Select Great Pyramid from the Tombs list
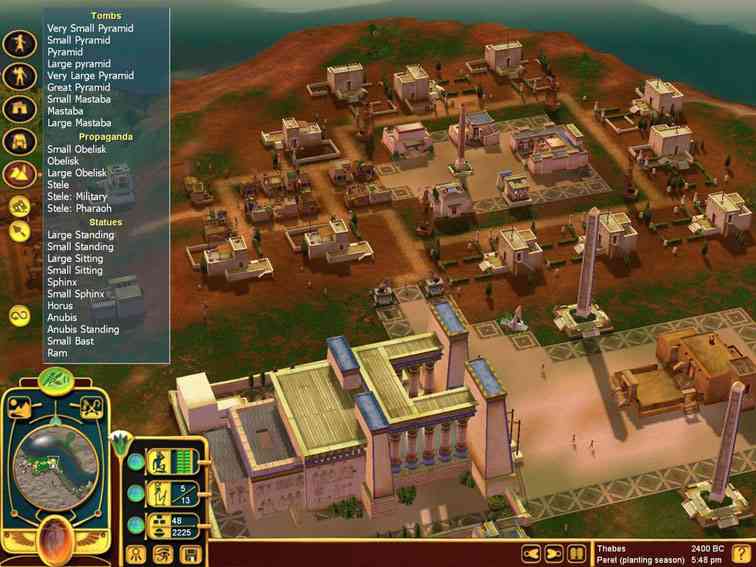Screen dimensions: 756x567 78,87
